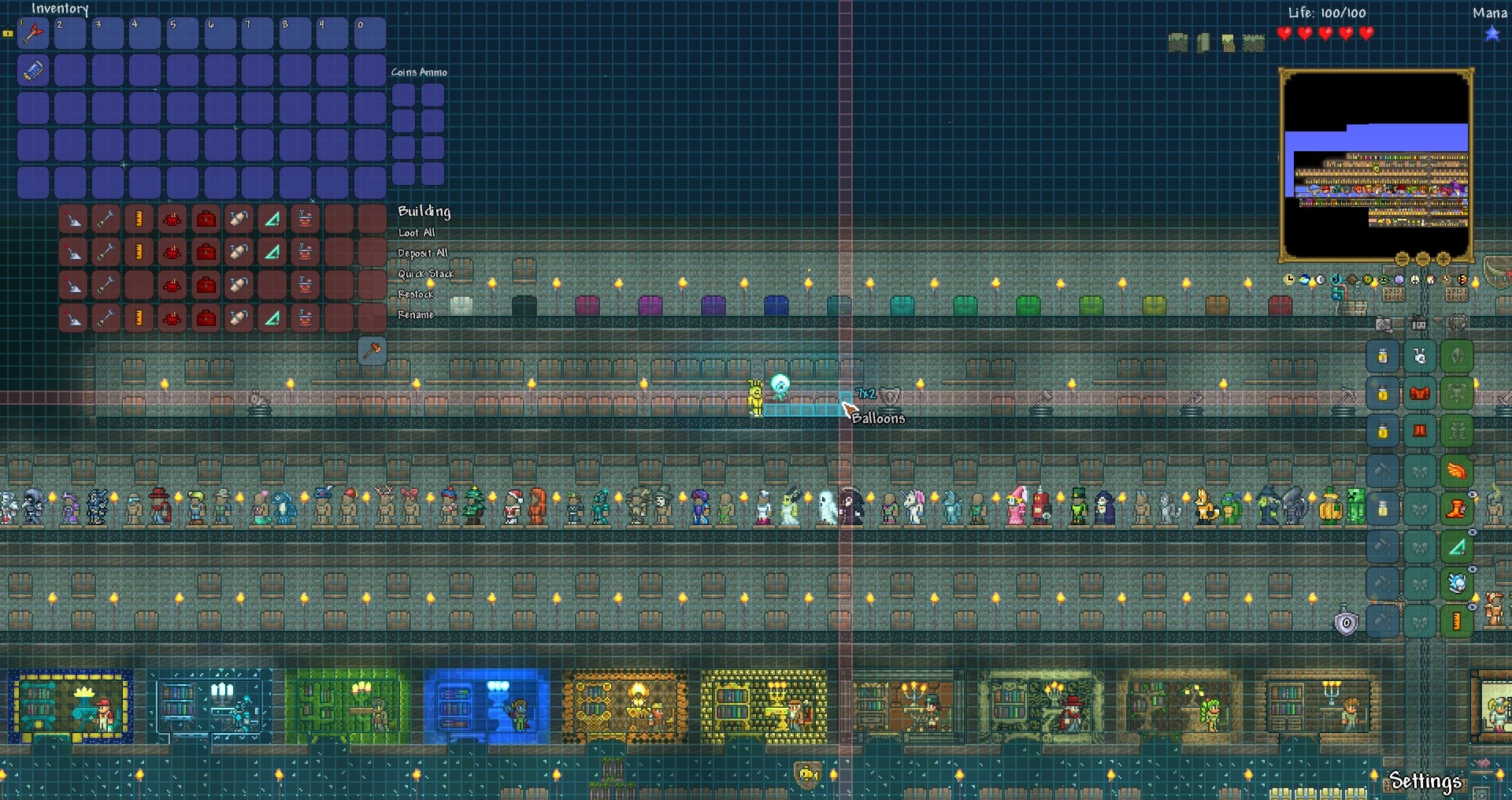Image resolution: width=1512 pixels, height=800 pixels.
Task: Click the red breastplate armor slot
Action: click(x=1421, y=394)
